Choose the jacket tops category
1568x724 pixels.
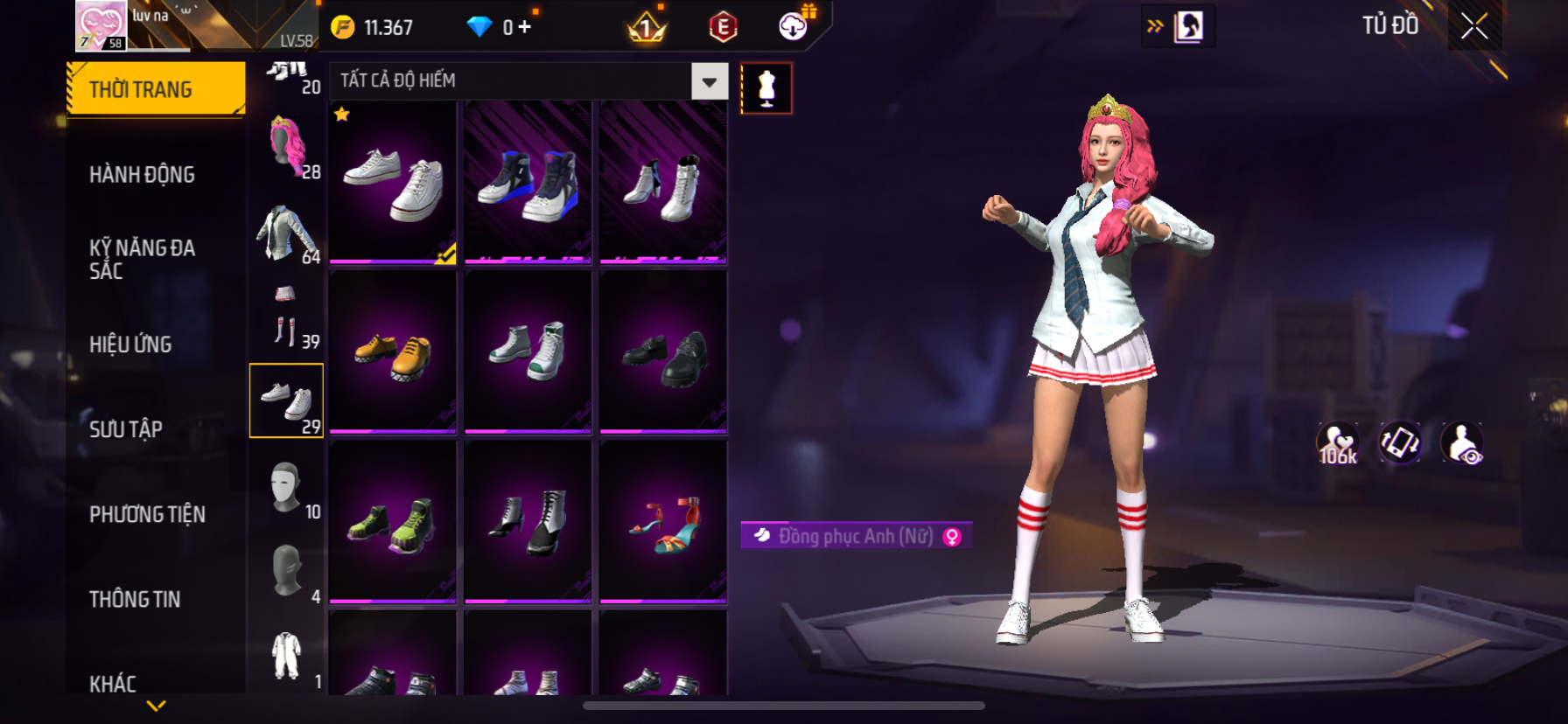coord(286,233)
